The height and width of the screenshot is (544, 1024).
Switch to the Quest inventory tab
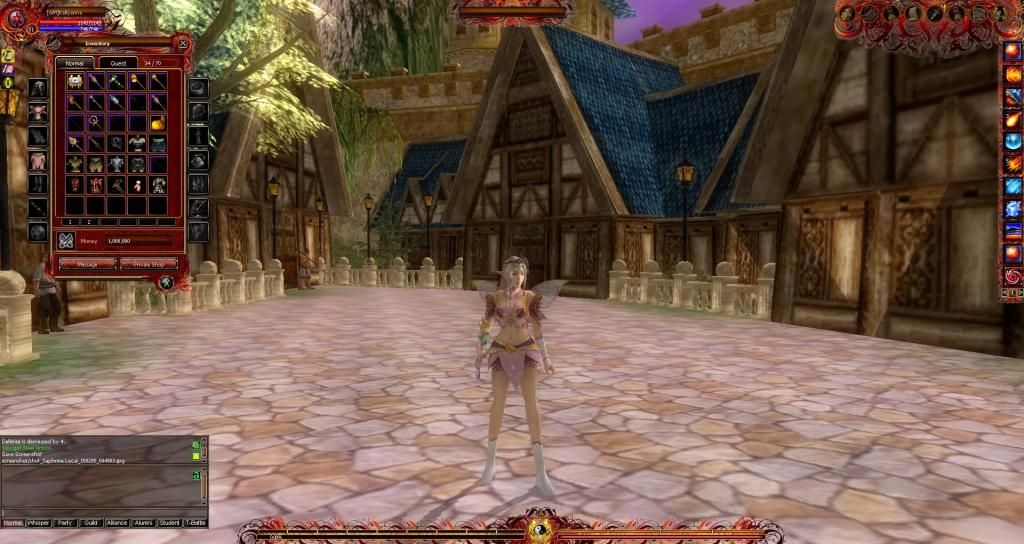(117, 63)
